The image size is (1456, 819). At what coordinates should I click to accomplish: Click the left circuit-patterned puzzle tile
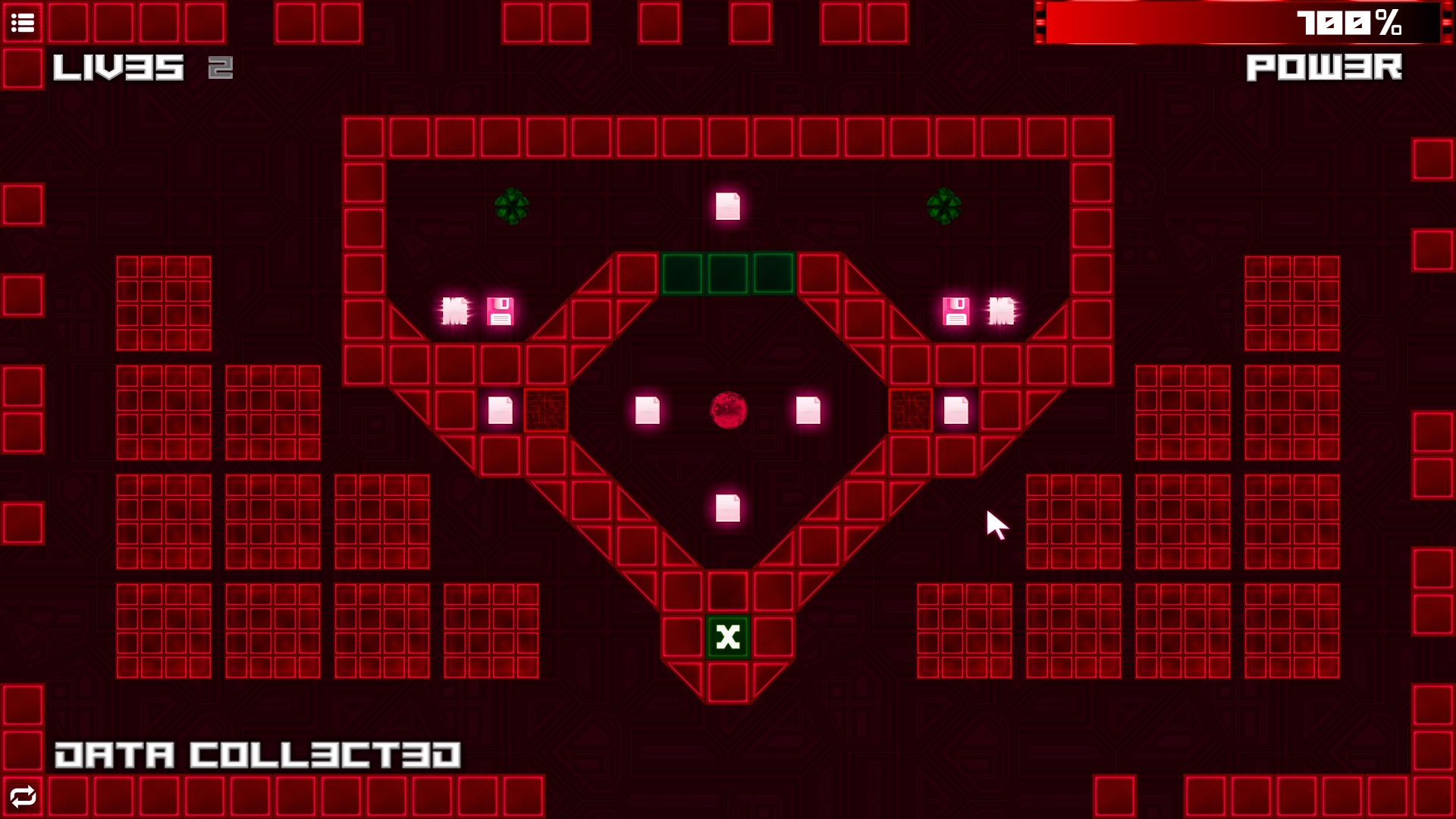pos(545,409)
